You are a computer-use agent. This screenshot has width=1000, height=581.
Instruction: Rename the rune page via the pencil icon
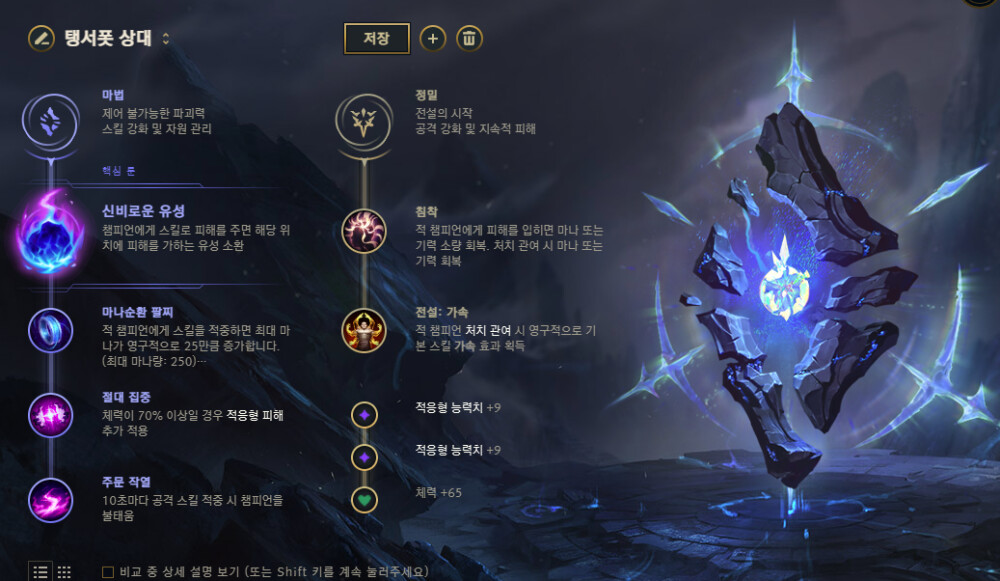pyautogui.click(x=41, y=38)
